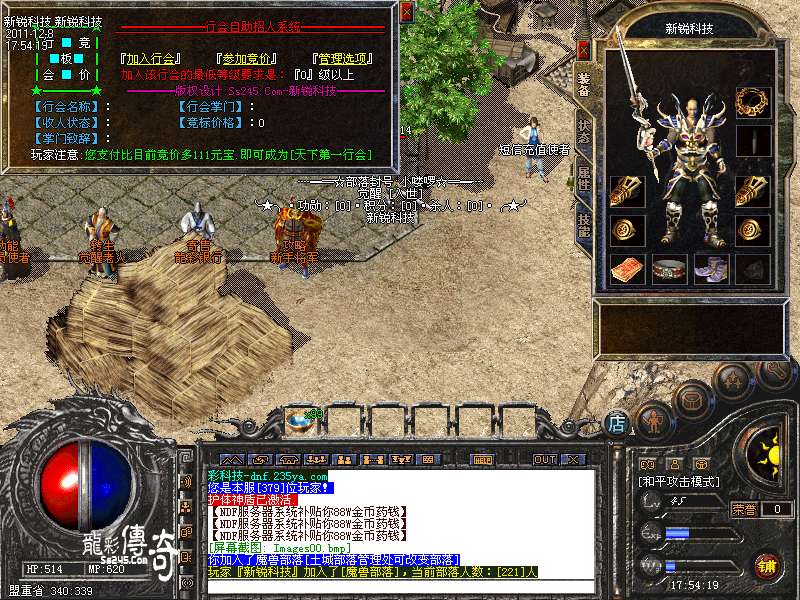Image resolution: width=800 pixels, height=600 pixels.
Task: Select the right gold ring slot
Action: click(x=752, y=230)
